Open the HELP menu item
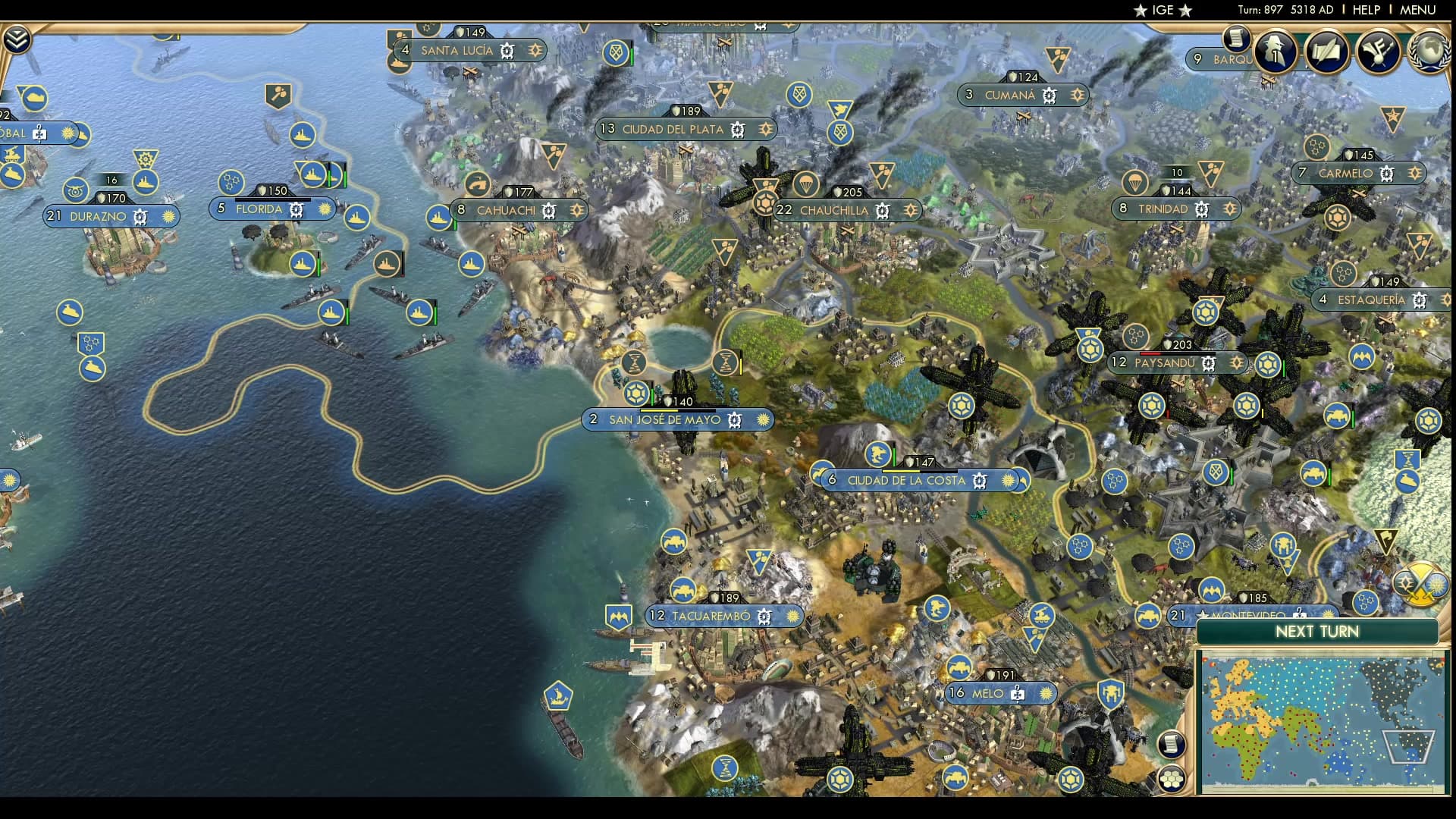Screen dimensions: 1456x819 1367,10
